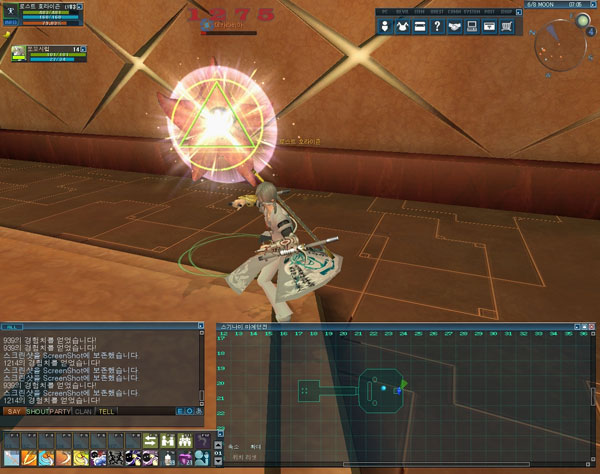Close the area map window

[x=590, y=325]
